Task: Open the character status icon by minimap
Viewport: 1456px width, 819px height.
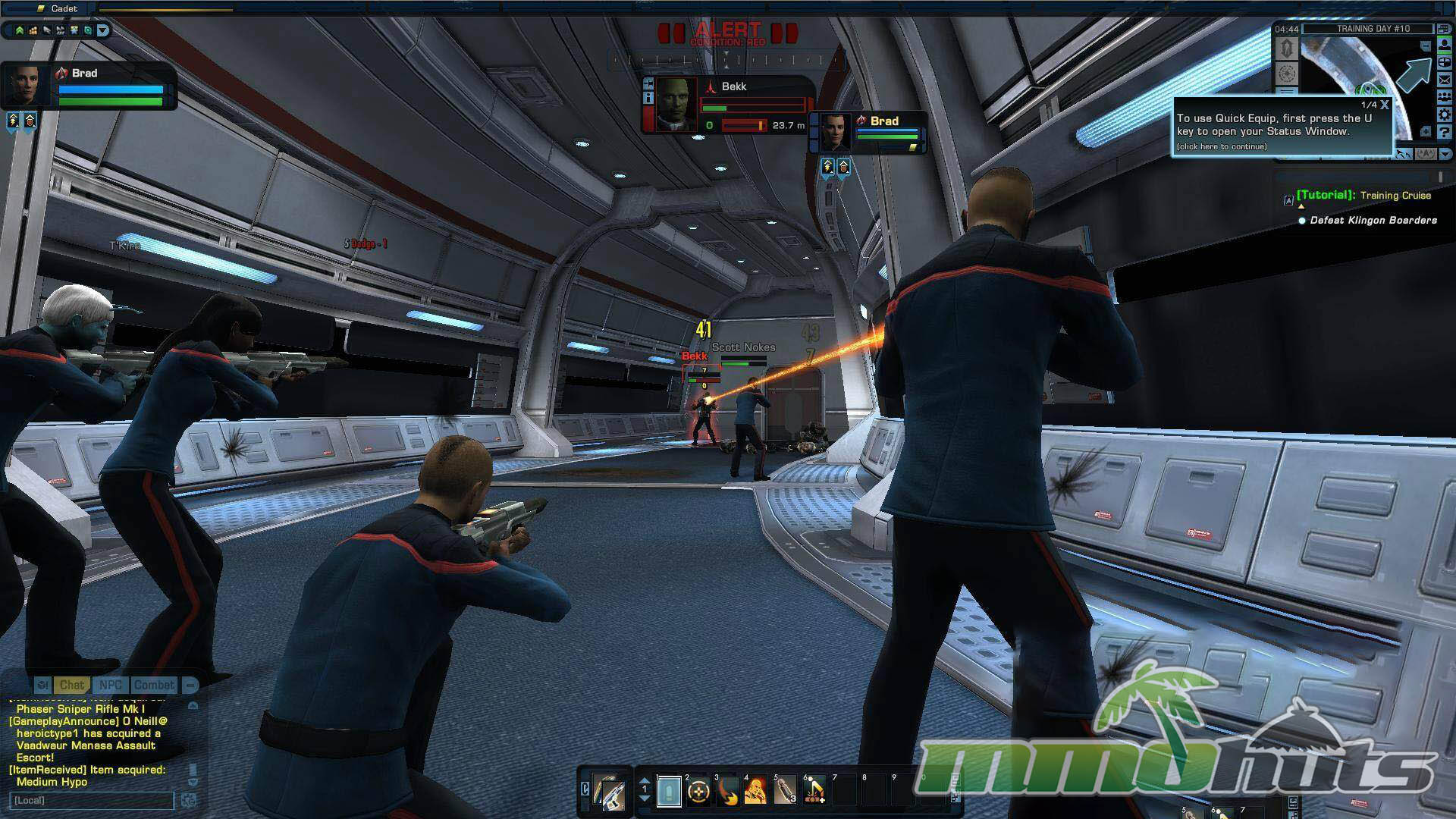Action: point(1445,45)
